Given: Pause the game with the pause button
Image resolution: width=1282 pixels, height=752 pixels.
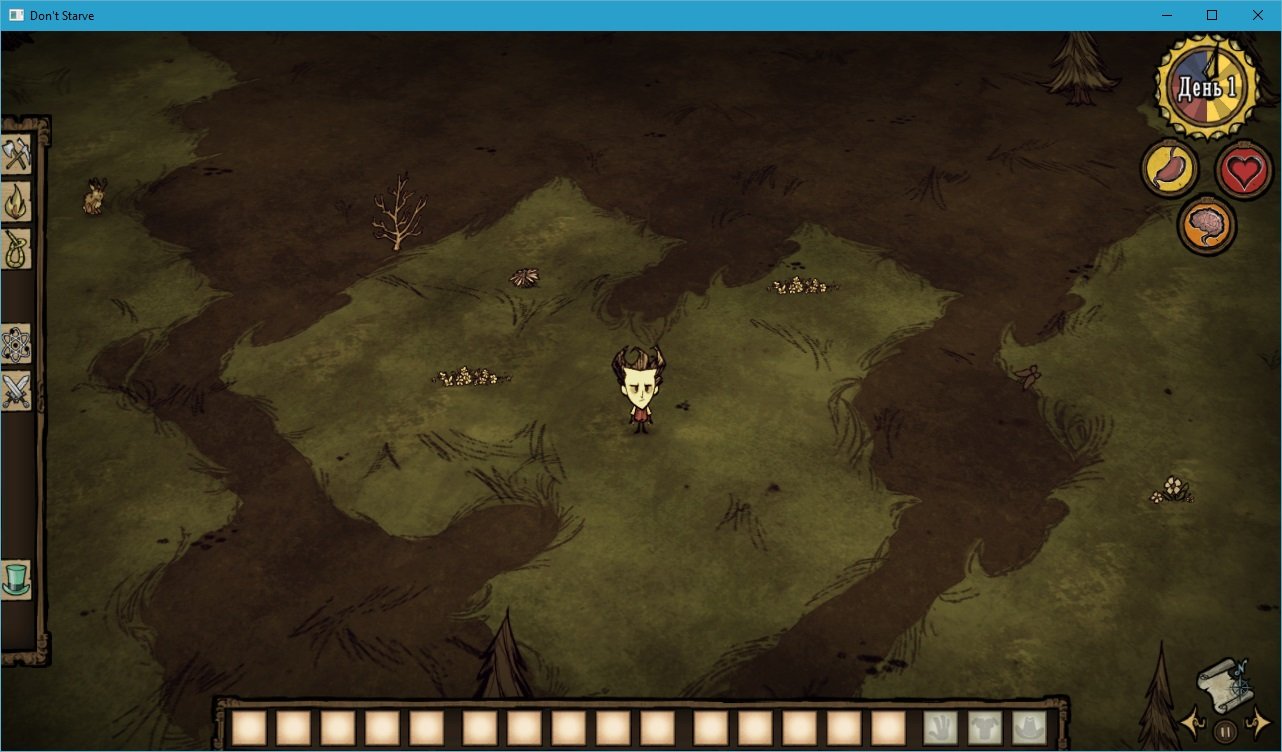Looking at the screenshot, I should pos(1226,731).
